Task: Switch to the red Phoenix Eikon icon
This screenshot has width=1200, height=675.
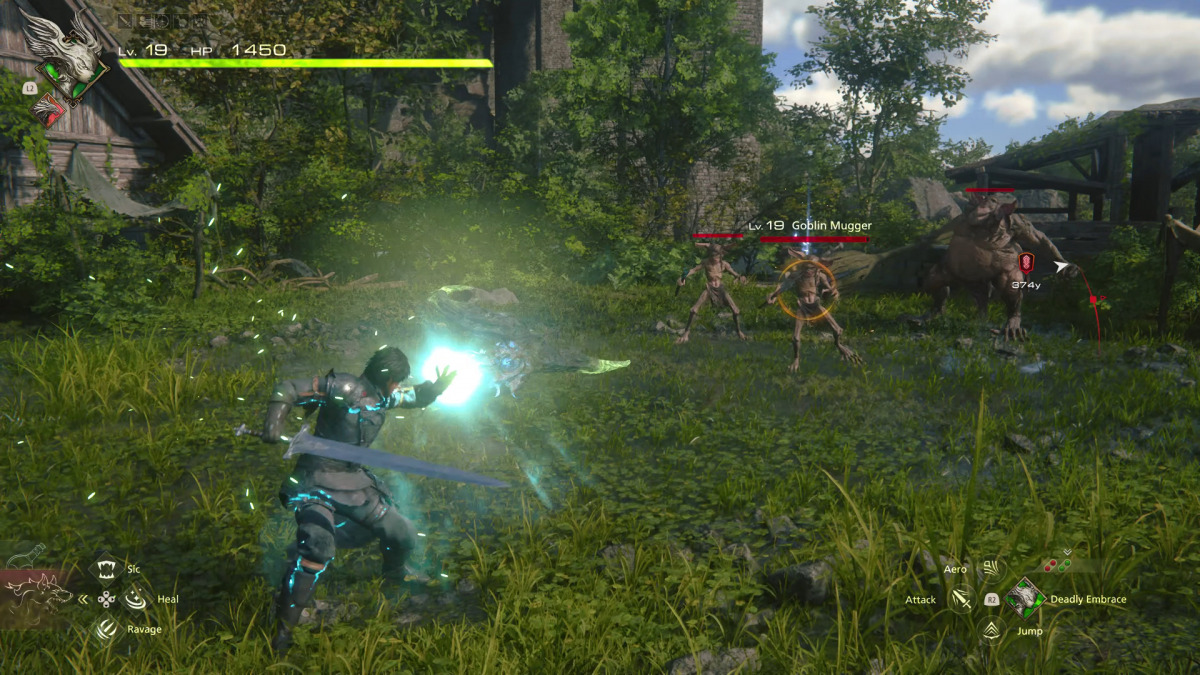Action: (x=47, y=110)
